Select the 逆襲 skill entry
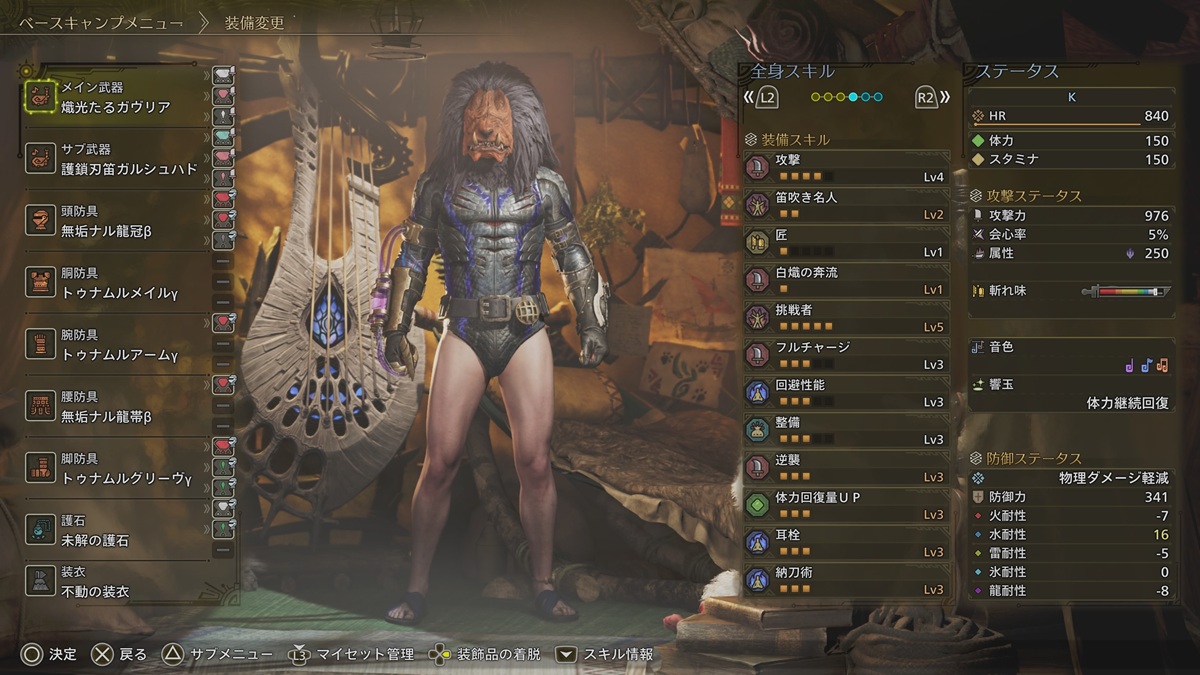 point(846,468)
